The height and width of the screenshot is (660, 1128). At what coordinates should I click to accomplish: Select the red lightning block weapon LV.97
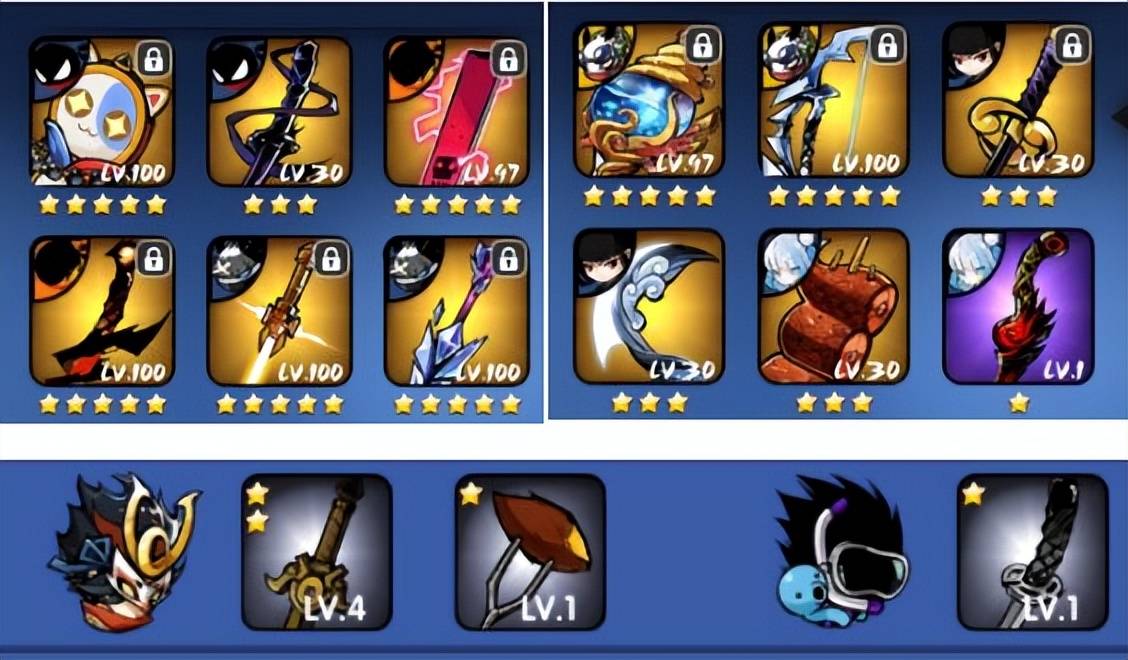click(x=456, y=112)
